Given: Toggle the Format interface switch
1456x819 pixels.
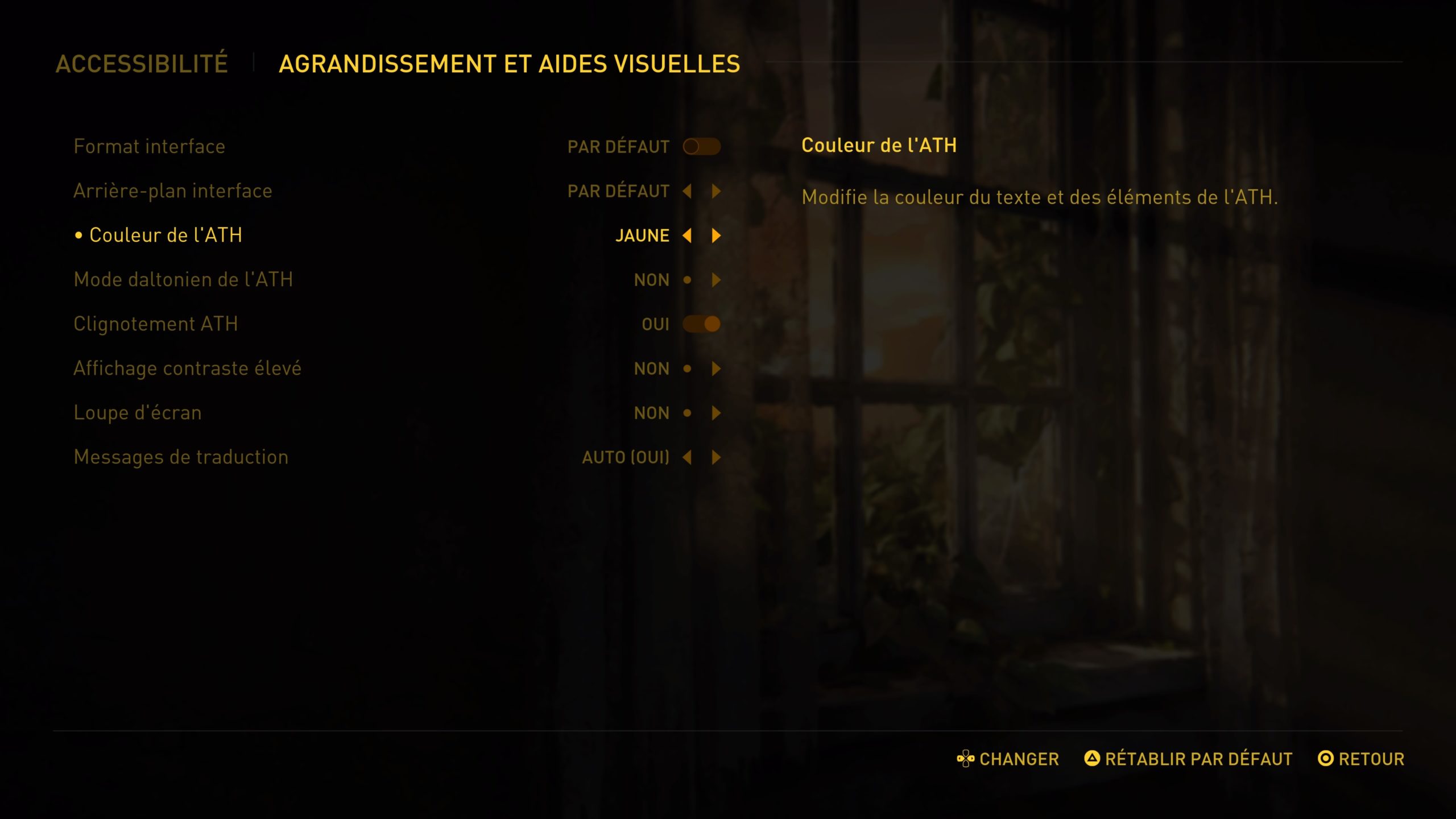Looking at the screenshot, I should pyautogui.click(x=701, y=147).
